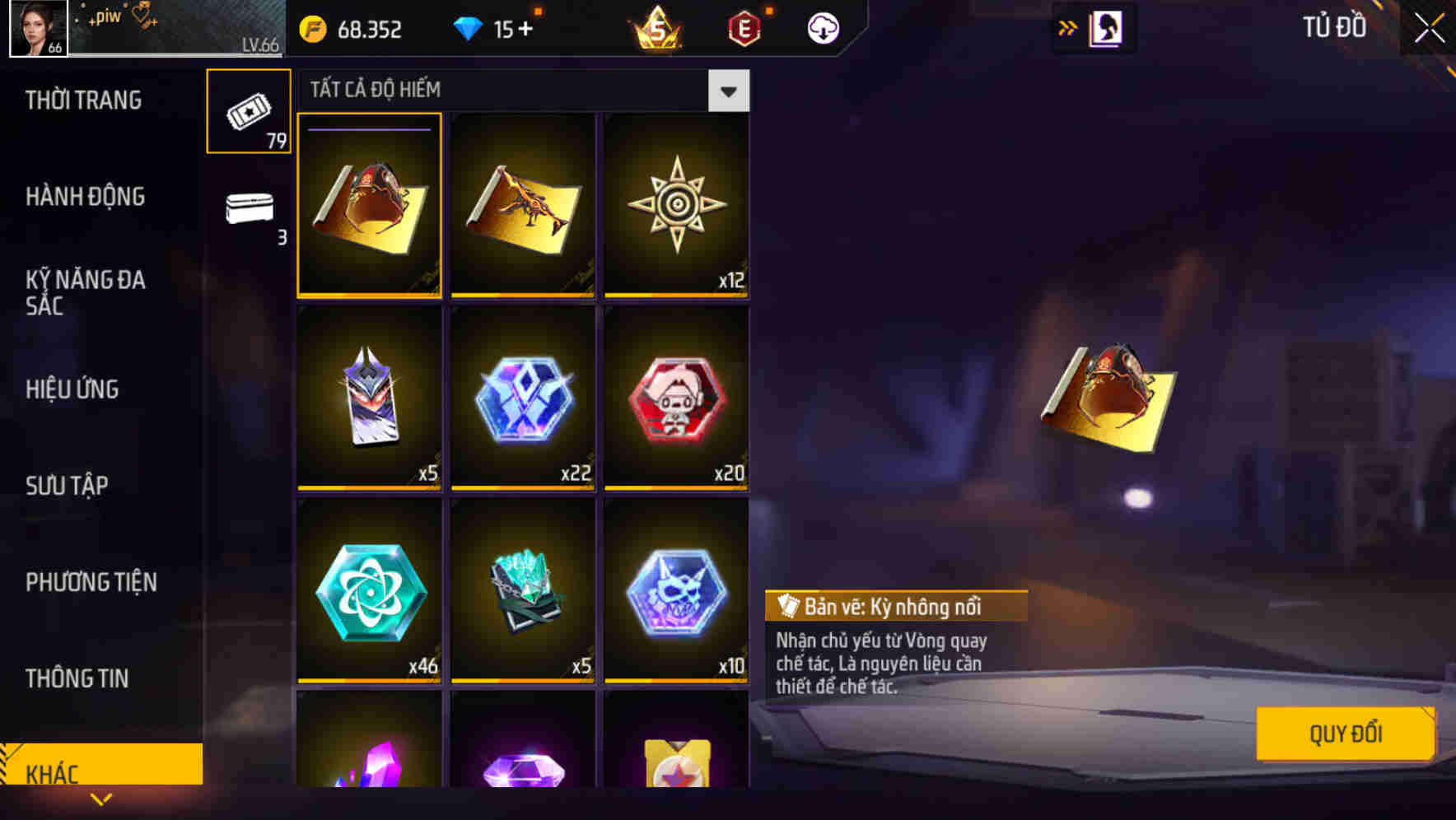The height and width of the screenshot is (820, 1456).
Task: Switch to the THỜI TRANG category
Action: pos(85,100)
